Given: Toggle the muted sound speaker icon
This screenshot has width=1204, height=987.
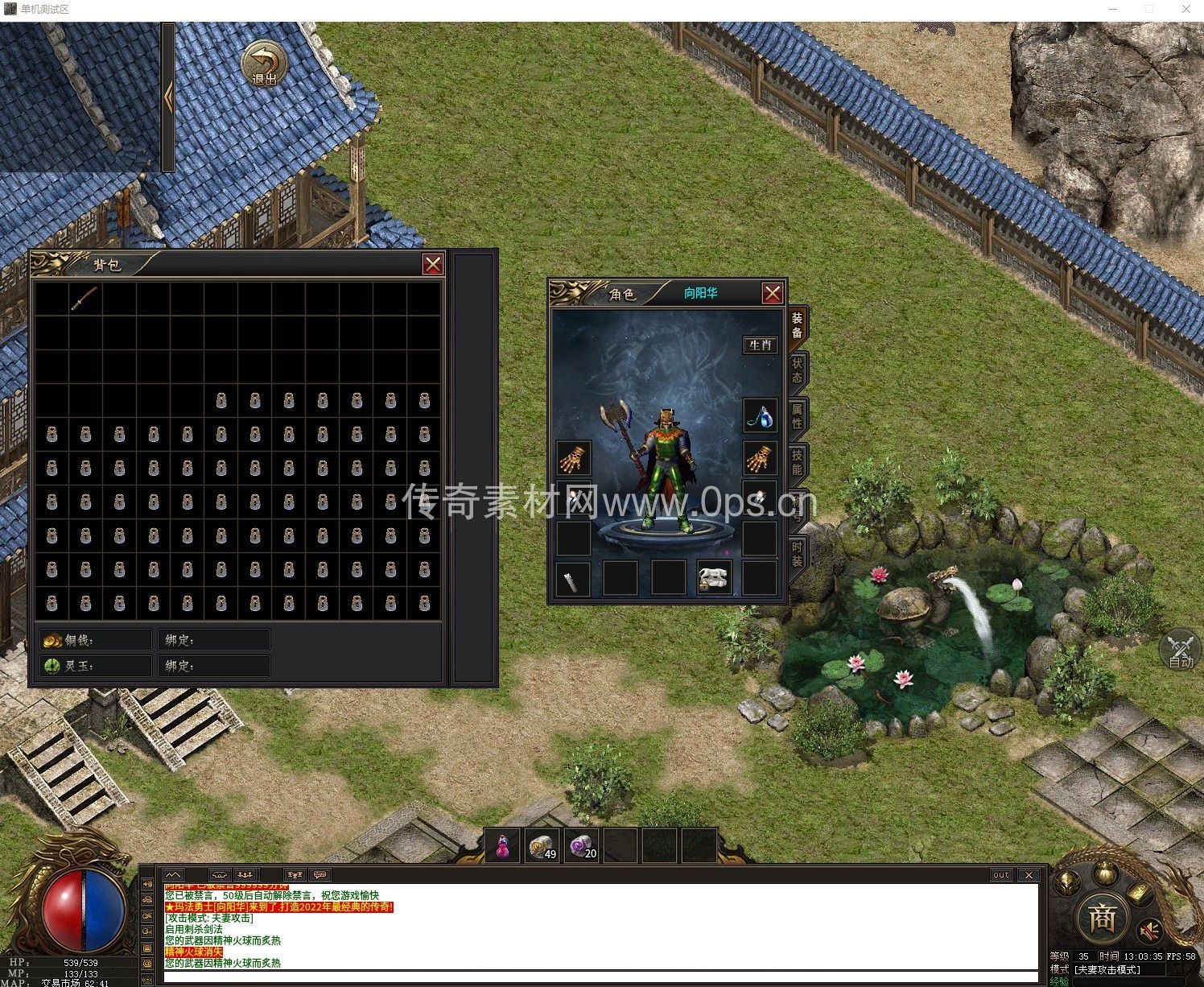Looking at the screenshot, I should tap(1151, 930).
